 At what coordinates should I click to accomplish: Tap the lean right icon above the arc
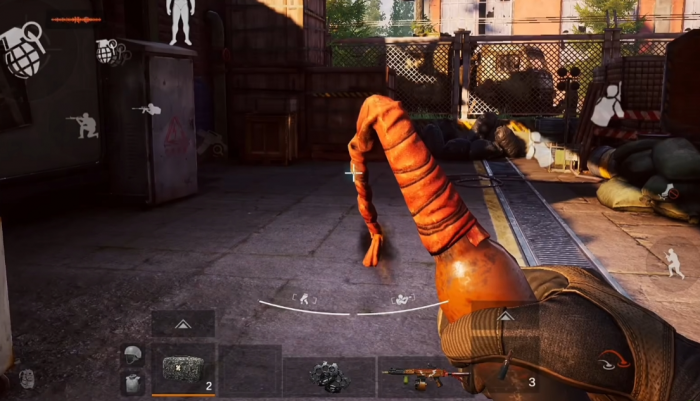click(x=402, y=297)
